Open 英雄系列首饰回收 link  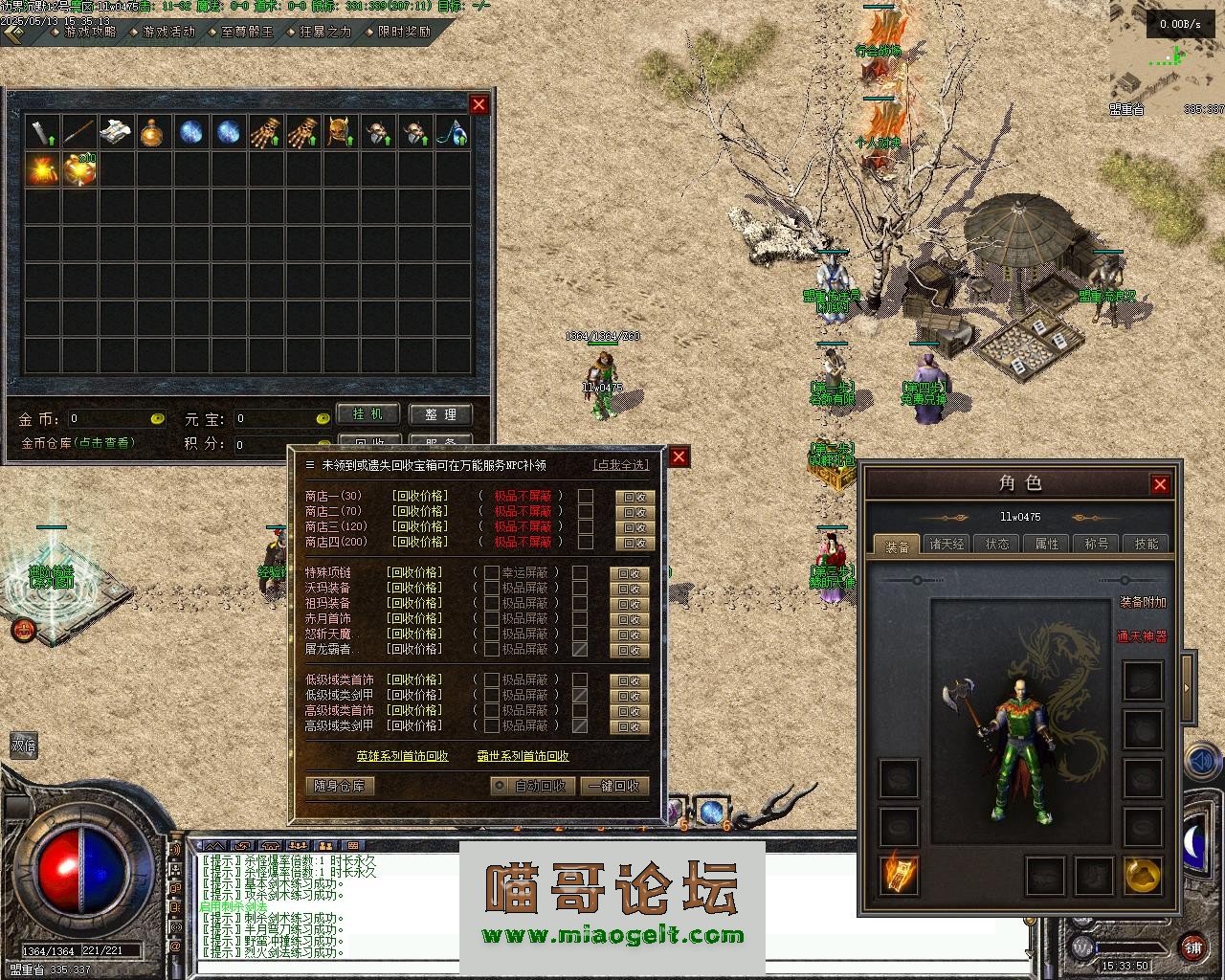[402, 756]
